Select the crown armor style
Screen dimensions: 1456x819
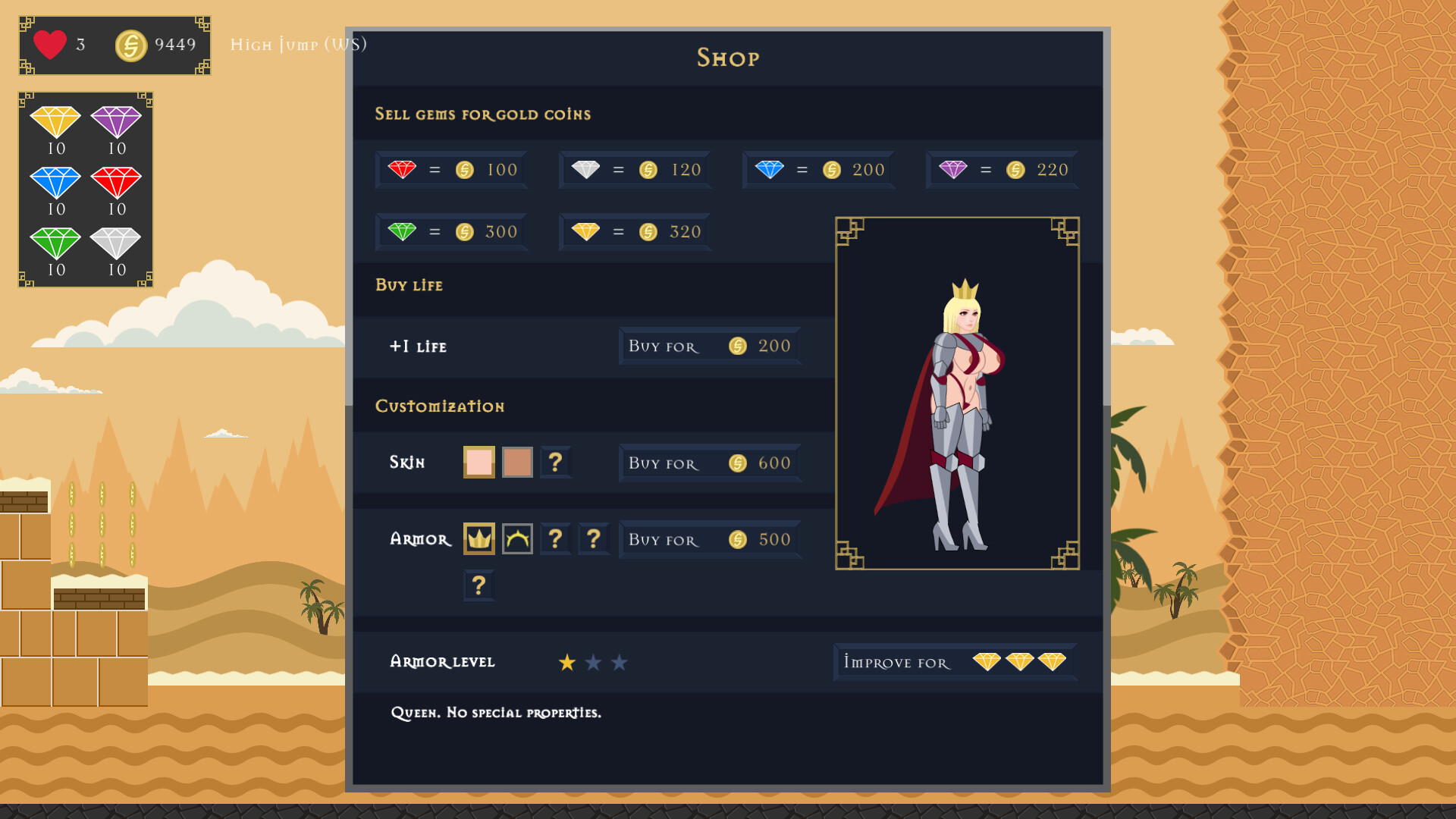[x=479, y=538]
